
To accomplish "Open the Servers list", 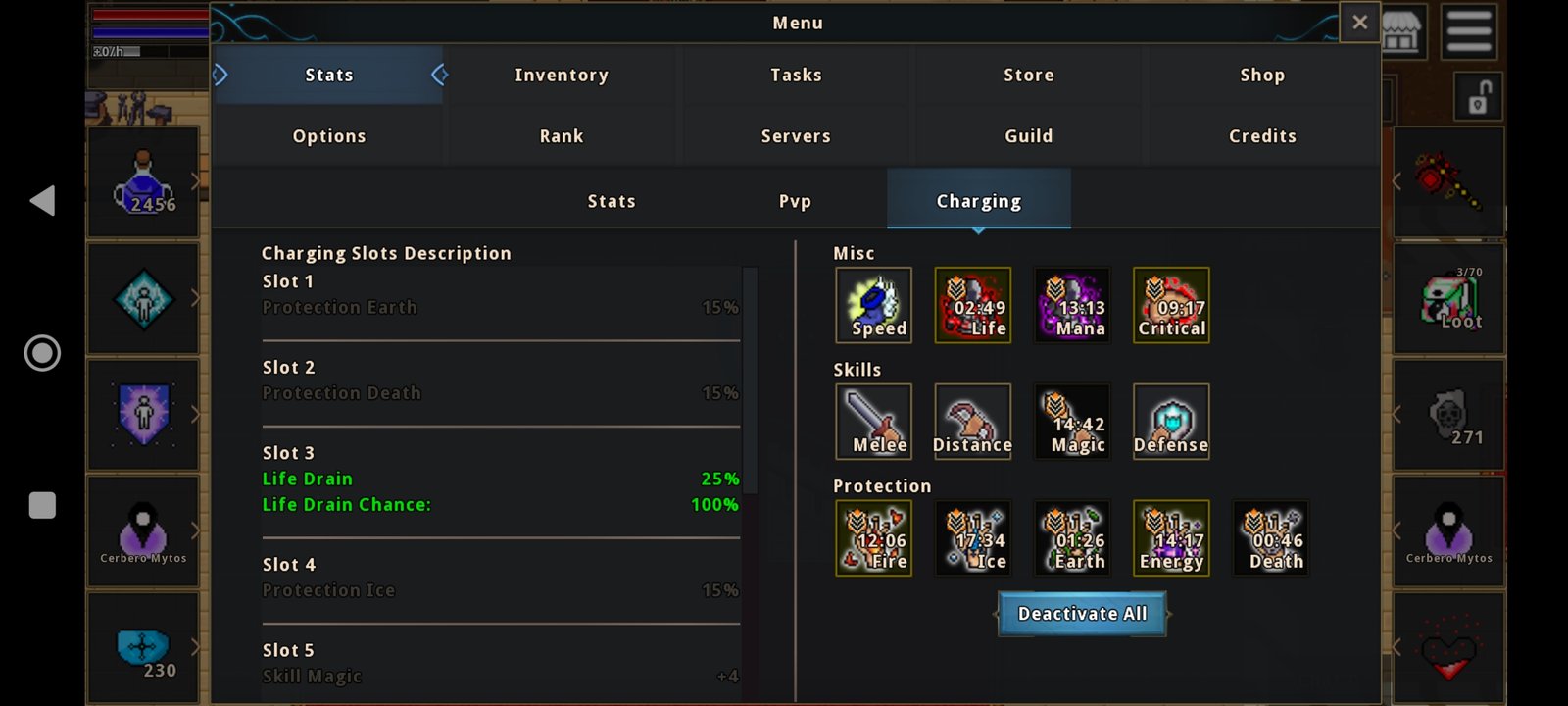I will coord(796,136).
